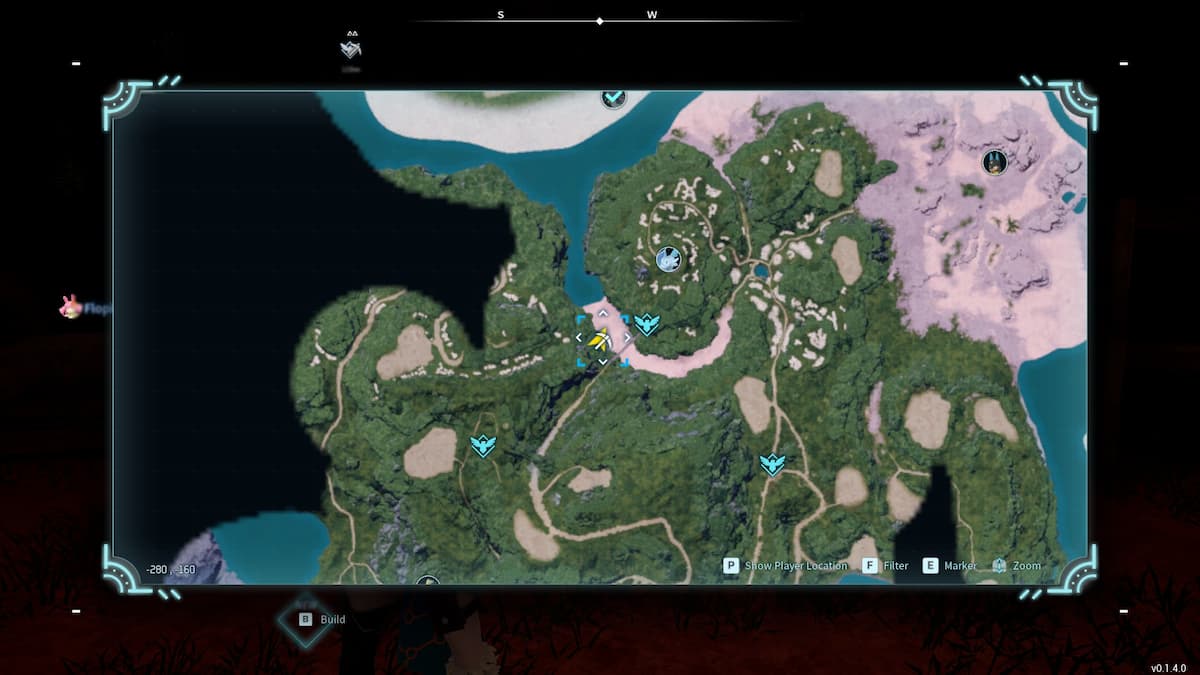
Task: Select the checkmark marker at the map's top edge
Action: [613, 97]
